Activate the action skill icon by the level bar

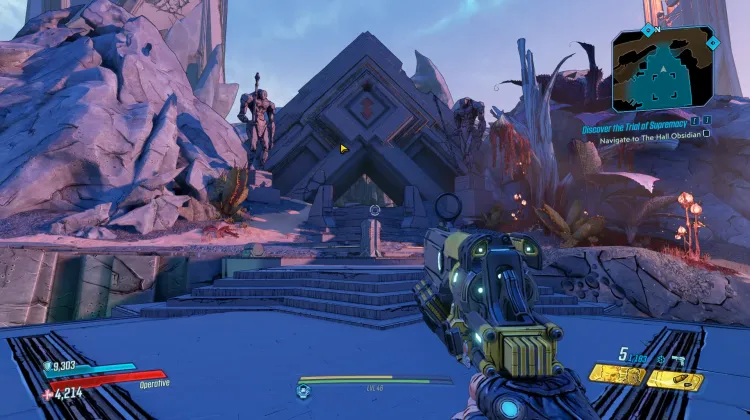point(303,389)
